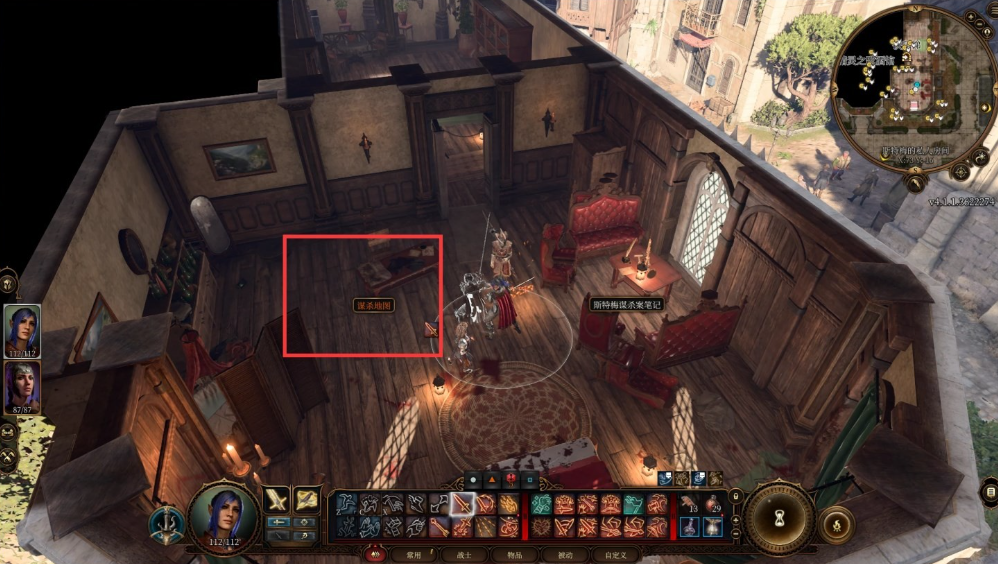Click the hourglass end turn button
The height and width of the screenshot is (564, 998).
click(779, 517)
